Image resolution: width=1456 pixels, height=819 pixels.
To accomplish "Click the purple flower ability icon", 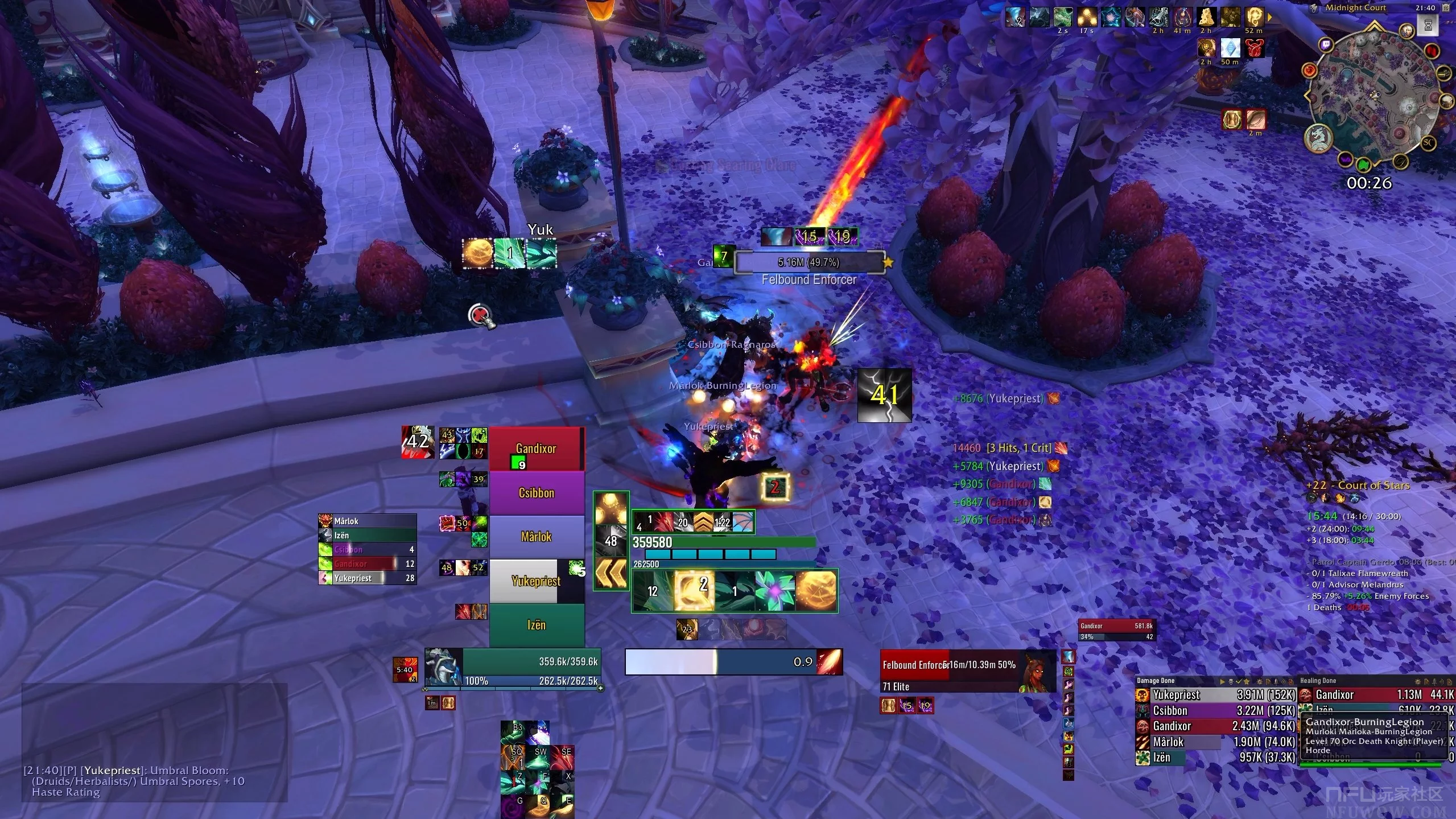I will tap(774, 591).
